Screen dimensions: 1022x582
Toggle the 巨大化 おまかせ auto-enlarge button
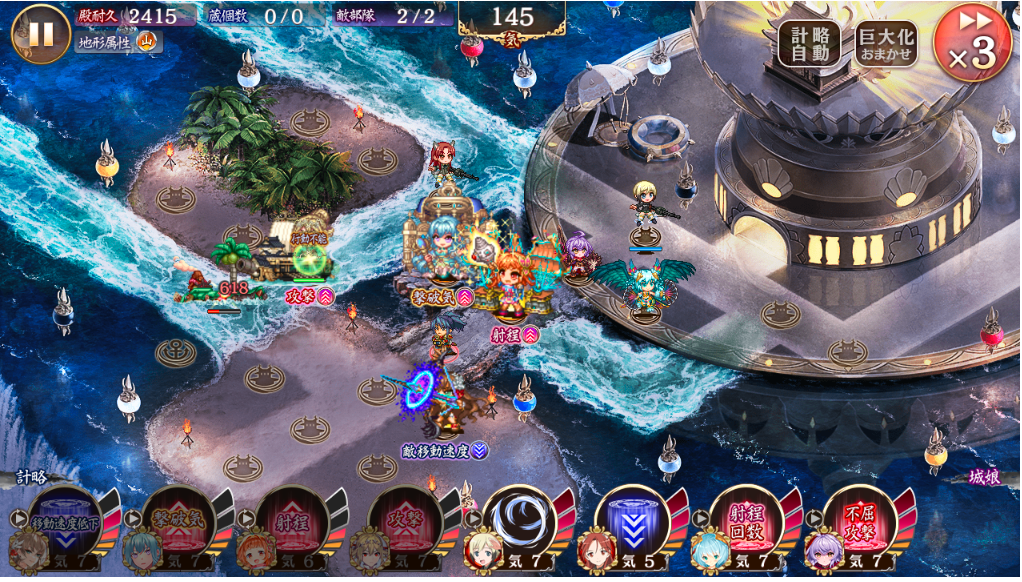886,44
